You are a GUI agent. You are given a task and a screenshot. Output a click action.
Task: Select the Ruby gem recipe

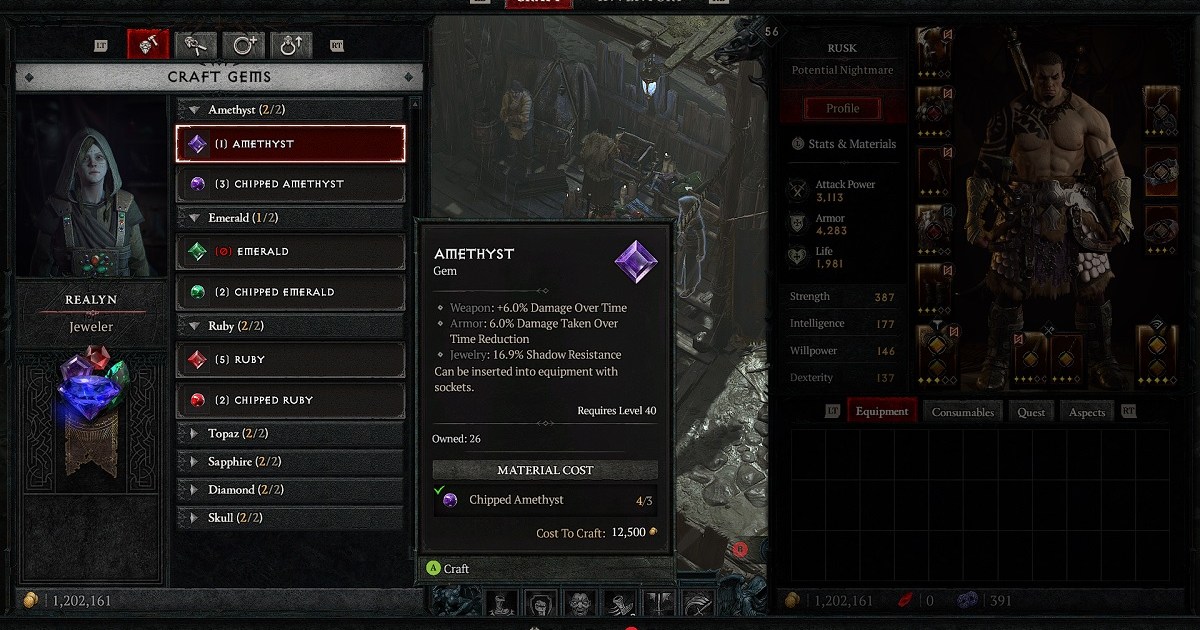pyautogui.click(x=290, y=360)
